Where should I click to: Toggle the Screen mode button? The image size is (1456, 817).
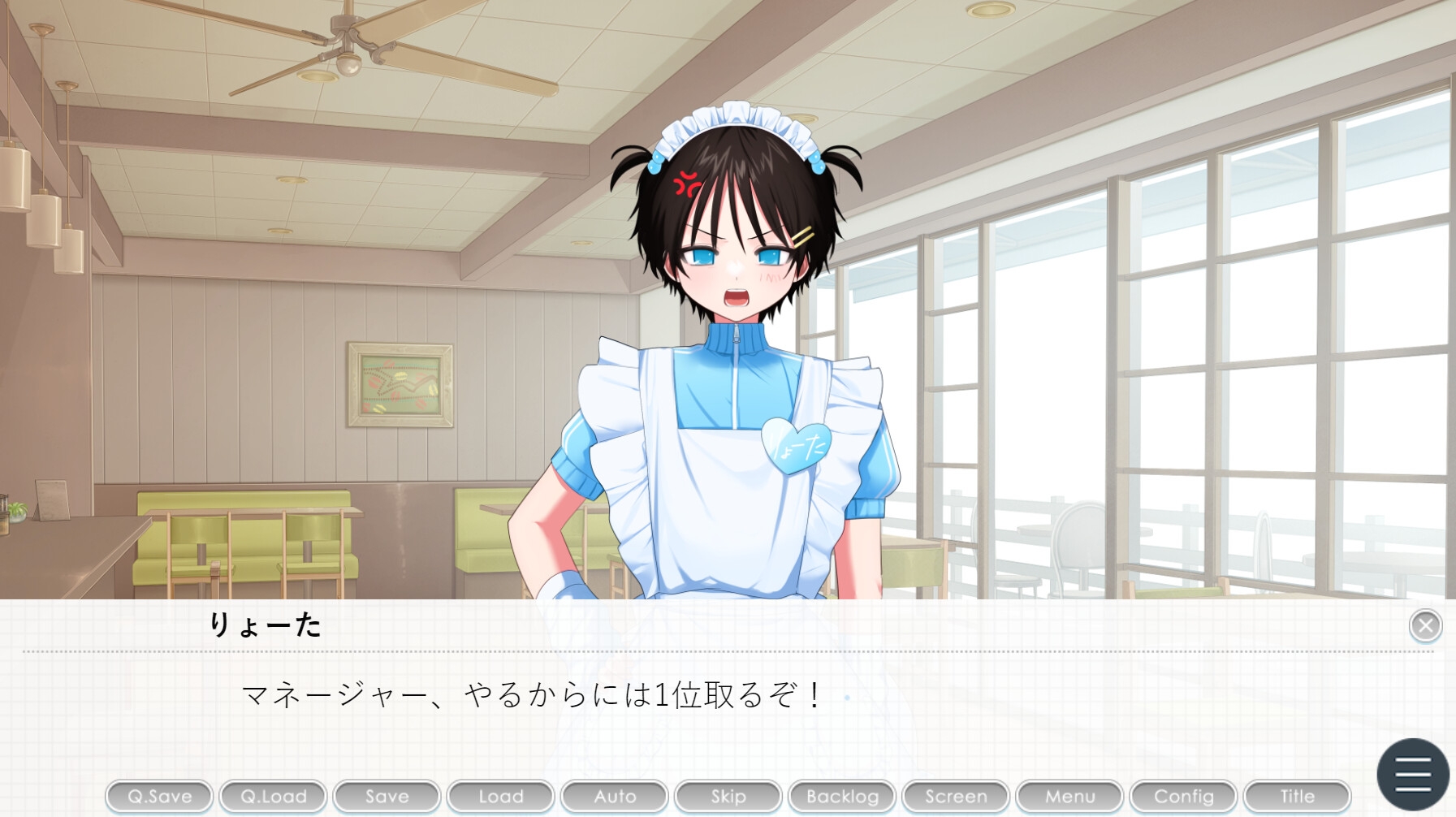tap(956, 797)
